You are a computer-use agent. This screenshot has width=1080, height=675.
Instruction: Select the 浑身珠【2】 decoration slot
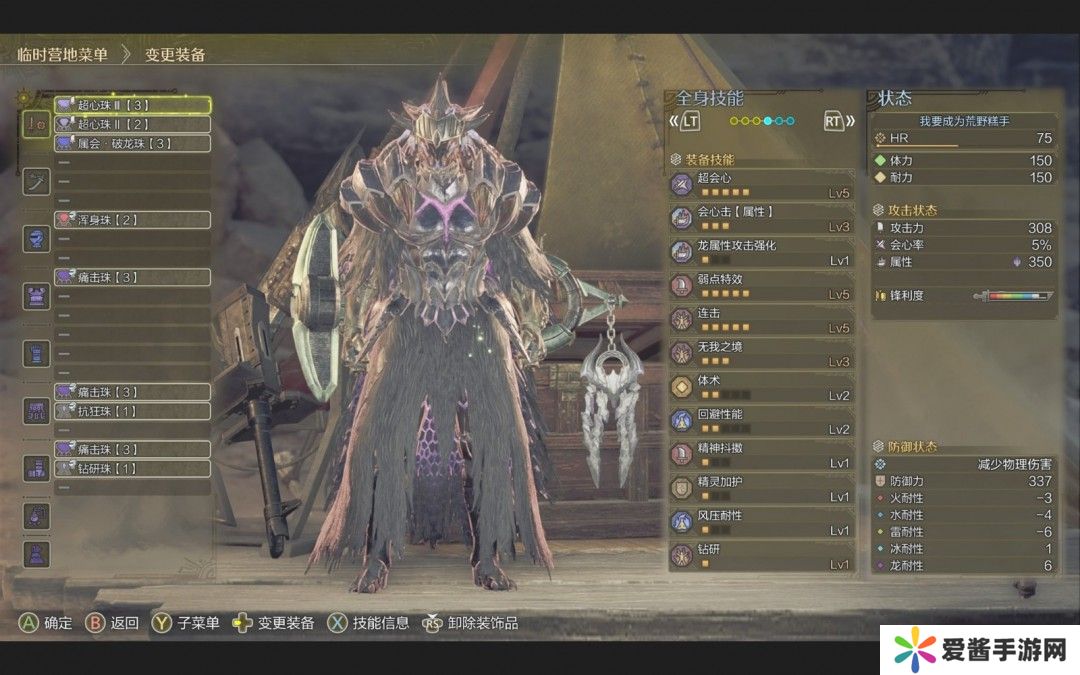pyautogui.click(x=132, y=219)
